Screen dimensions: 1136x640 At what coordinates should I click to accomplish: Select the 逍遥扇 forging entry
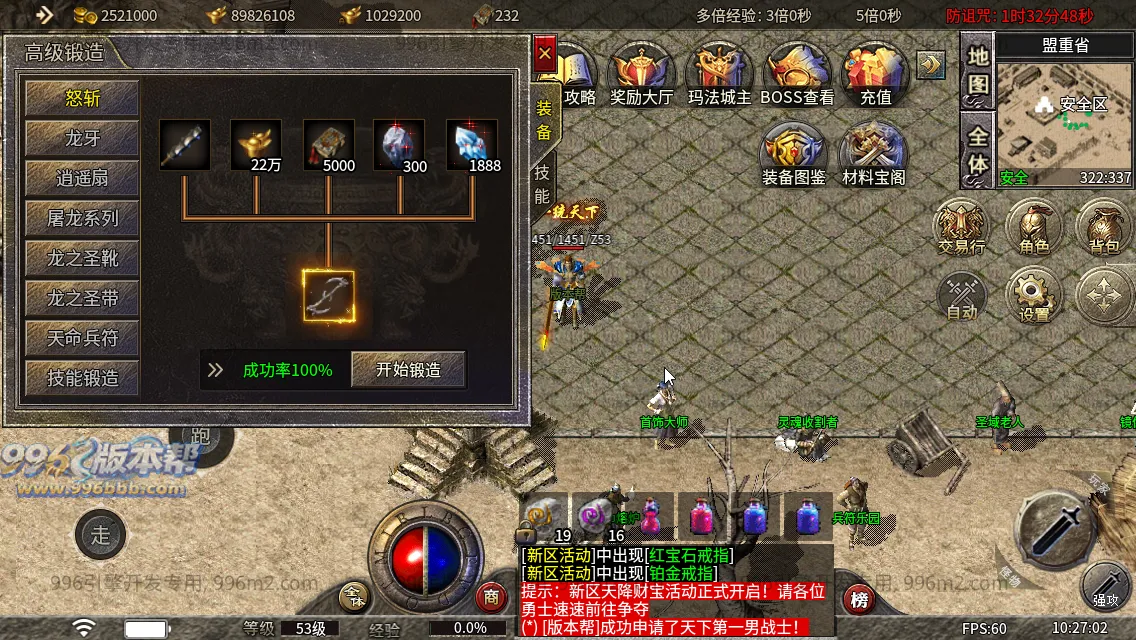point(83,178)
